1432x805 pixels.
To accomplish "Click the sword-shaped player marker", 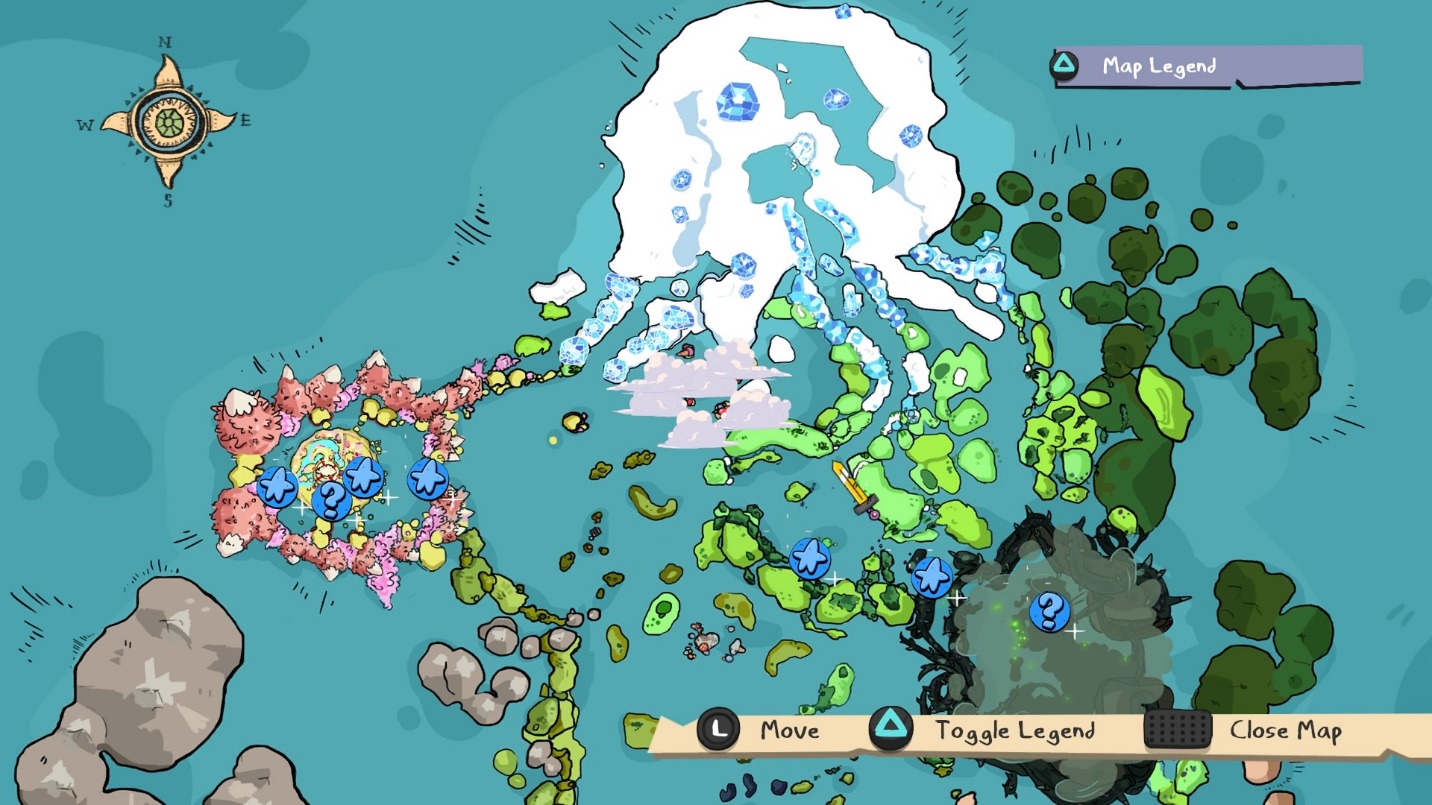I will pos(851,487).
